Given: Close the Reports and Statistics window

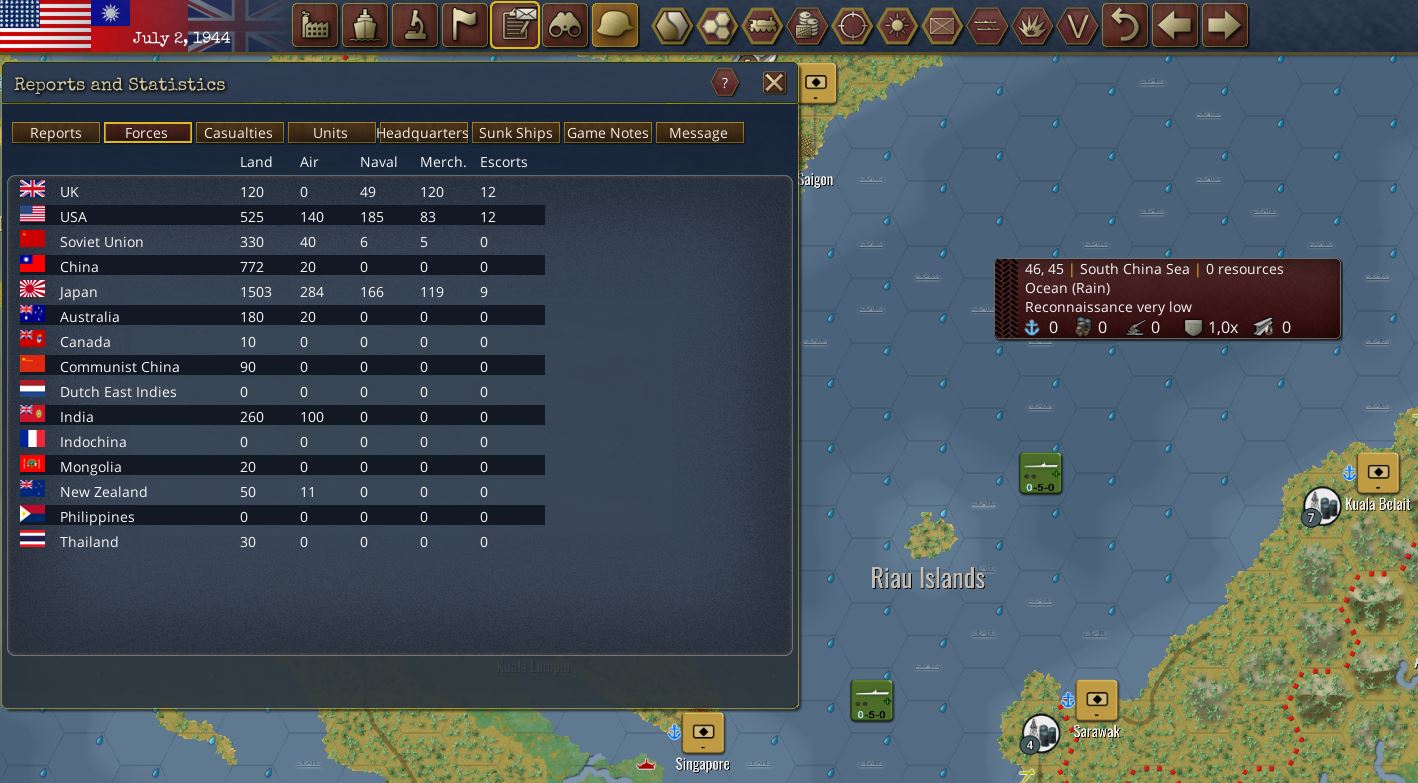Looking at the screenshot, I should click(774, 83).
